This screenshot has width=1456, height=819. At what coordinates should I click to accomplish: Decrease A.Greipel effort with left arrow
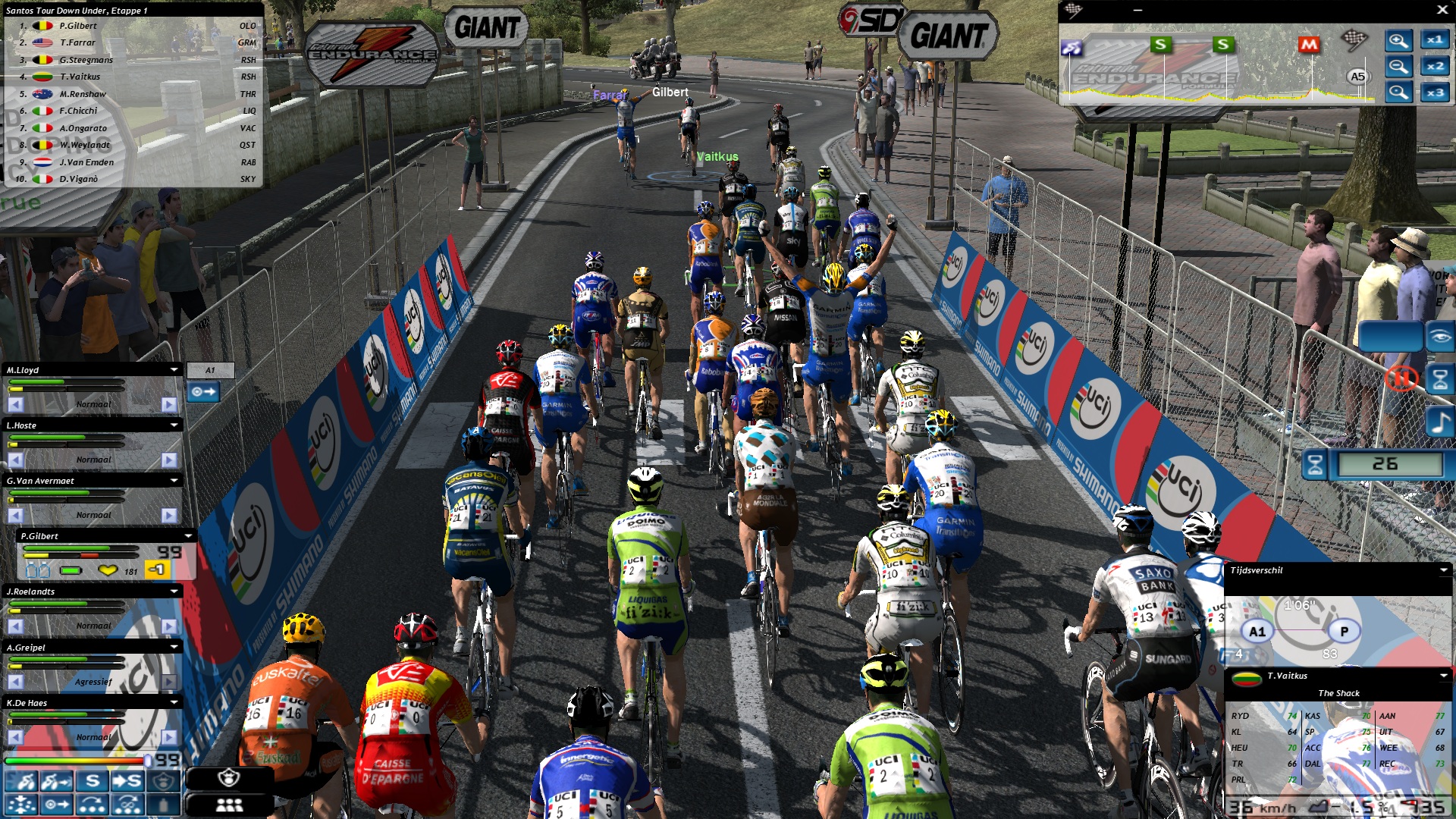pyautogui.click(x=15, y=682)
